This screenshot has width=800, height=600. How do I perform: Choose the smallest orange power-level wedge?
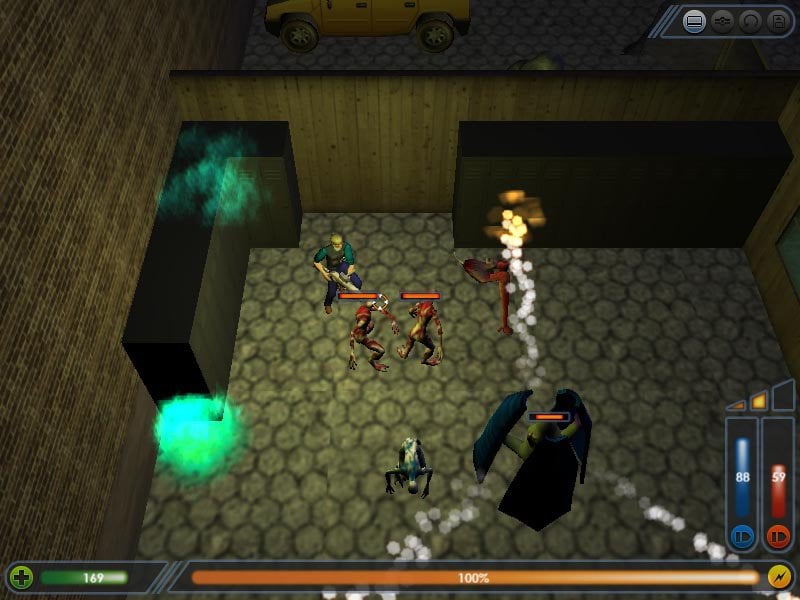738,405
